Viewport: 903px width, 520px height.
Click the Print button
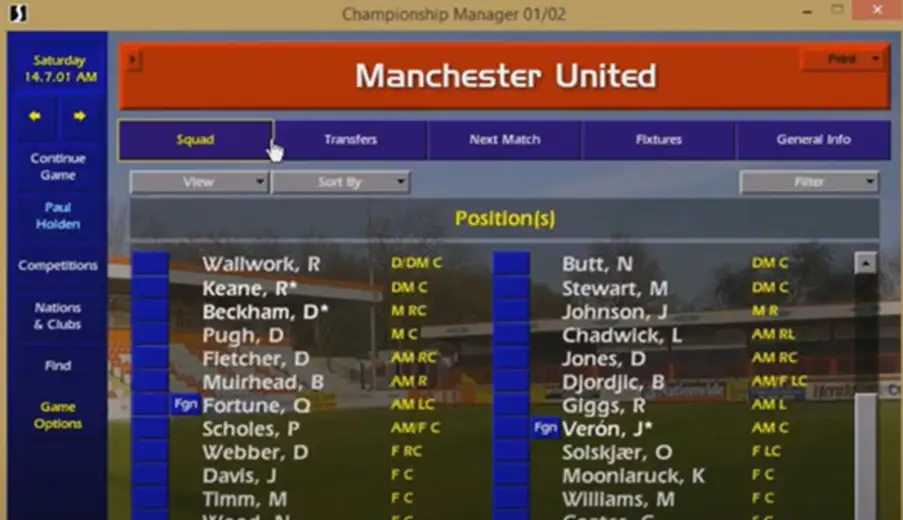pos(842,60)
